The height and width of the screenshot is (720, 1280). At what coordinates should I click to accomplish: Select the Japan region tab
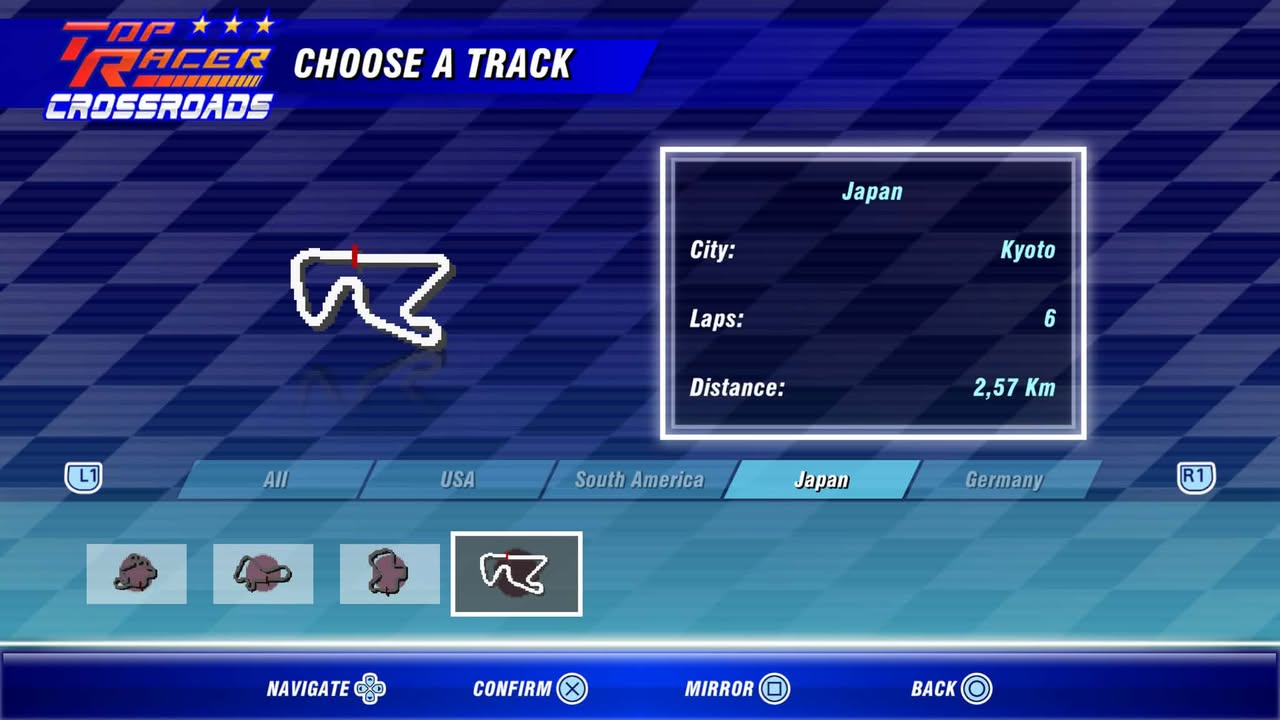tap(821, 480)
